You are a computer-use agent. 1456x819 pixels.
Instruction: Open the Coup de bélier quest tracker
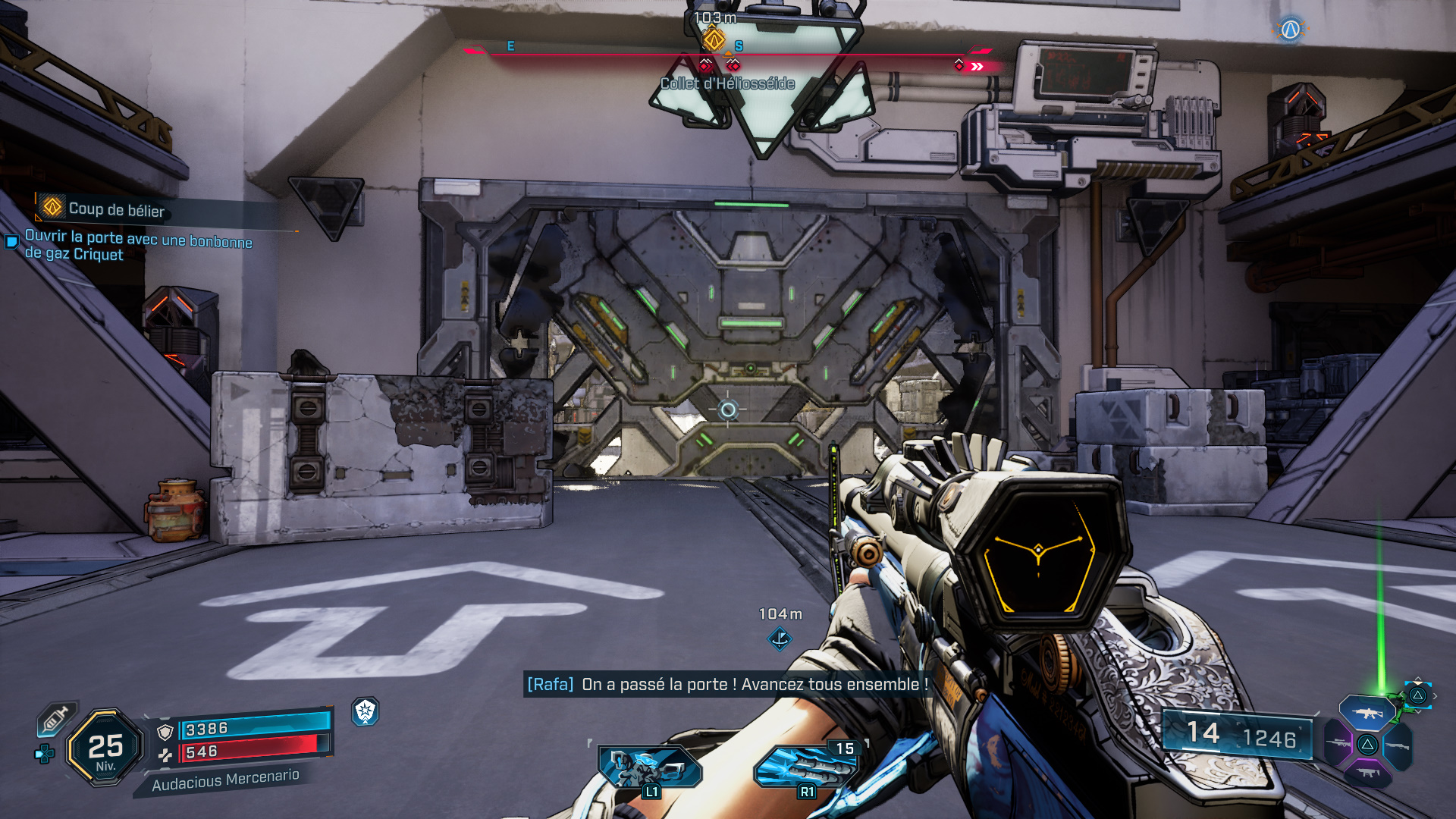pyautogui.click(x=115, y=209)
